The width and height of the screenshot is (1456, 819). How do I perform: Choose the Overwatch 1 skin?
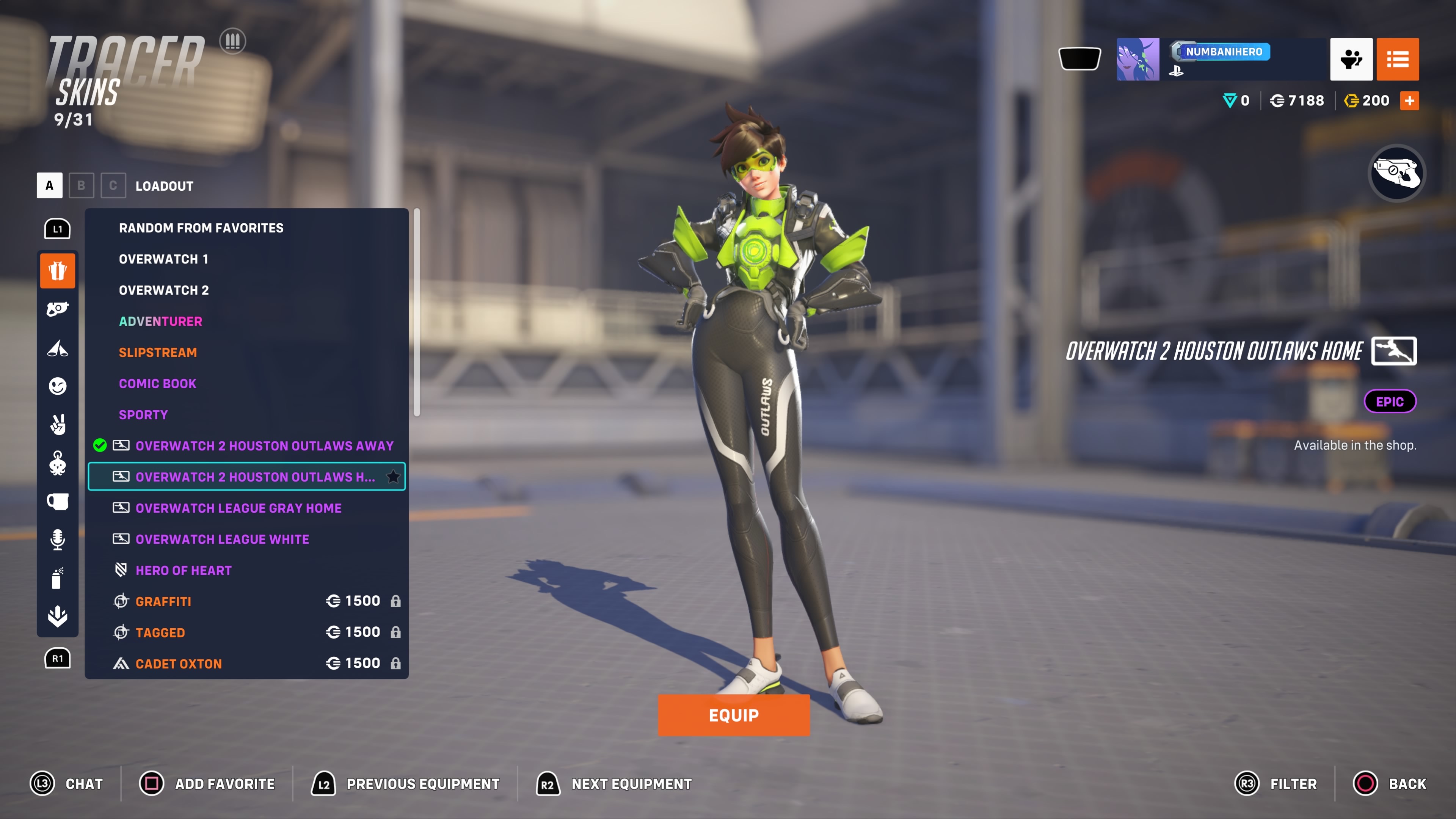point(163,259)
